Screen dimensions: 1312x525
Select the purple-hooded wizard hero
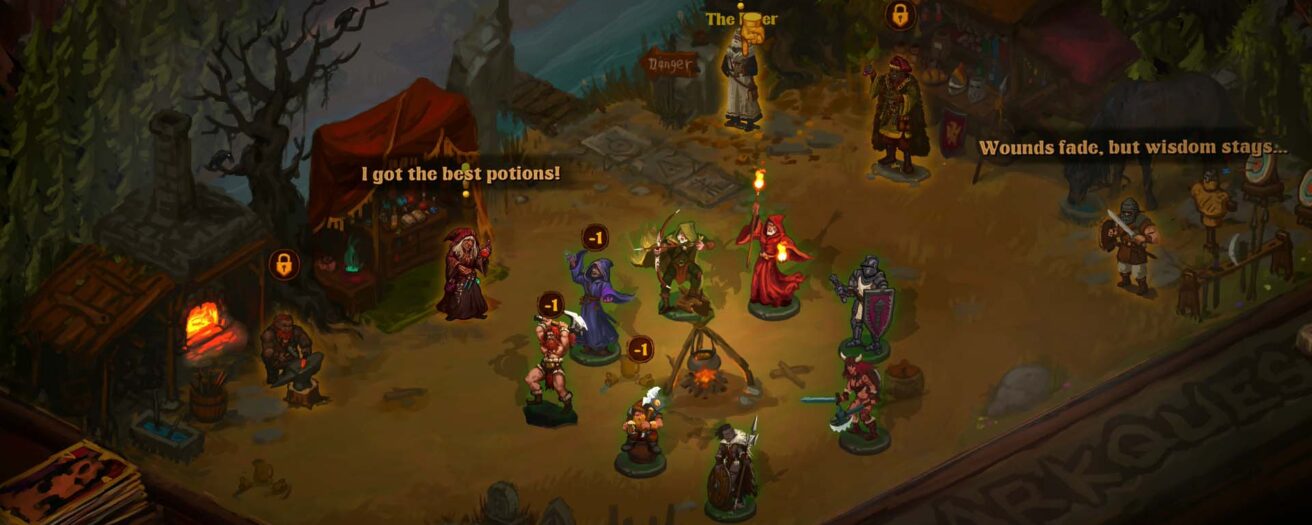click(x=598, y=302)
